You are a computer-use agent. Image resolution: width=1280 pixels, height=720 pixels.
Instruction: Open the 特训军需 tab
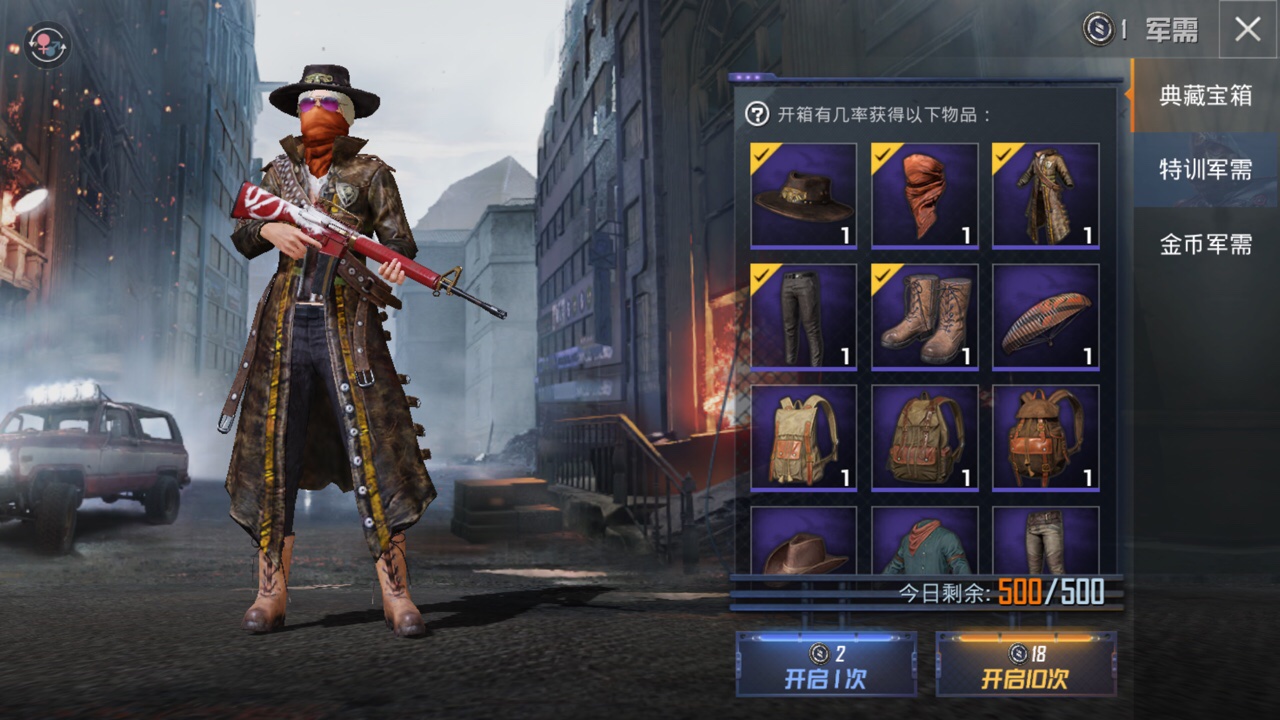pos(1205,170)
